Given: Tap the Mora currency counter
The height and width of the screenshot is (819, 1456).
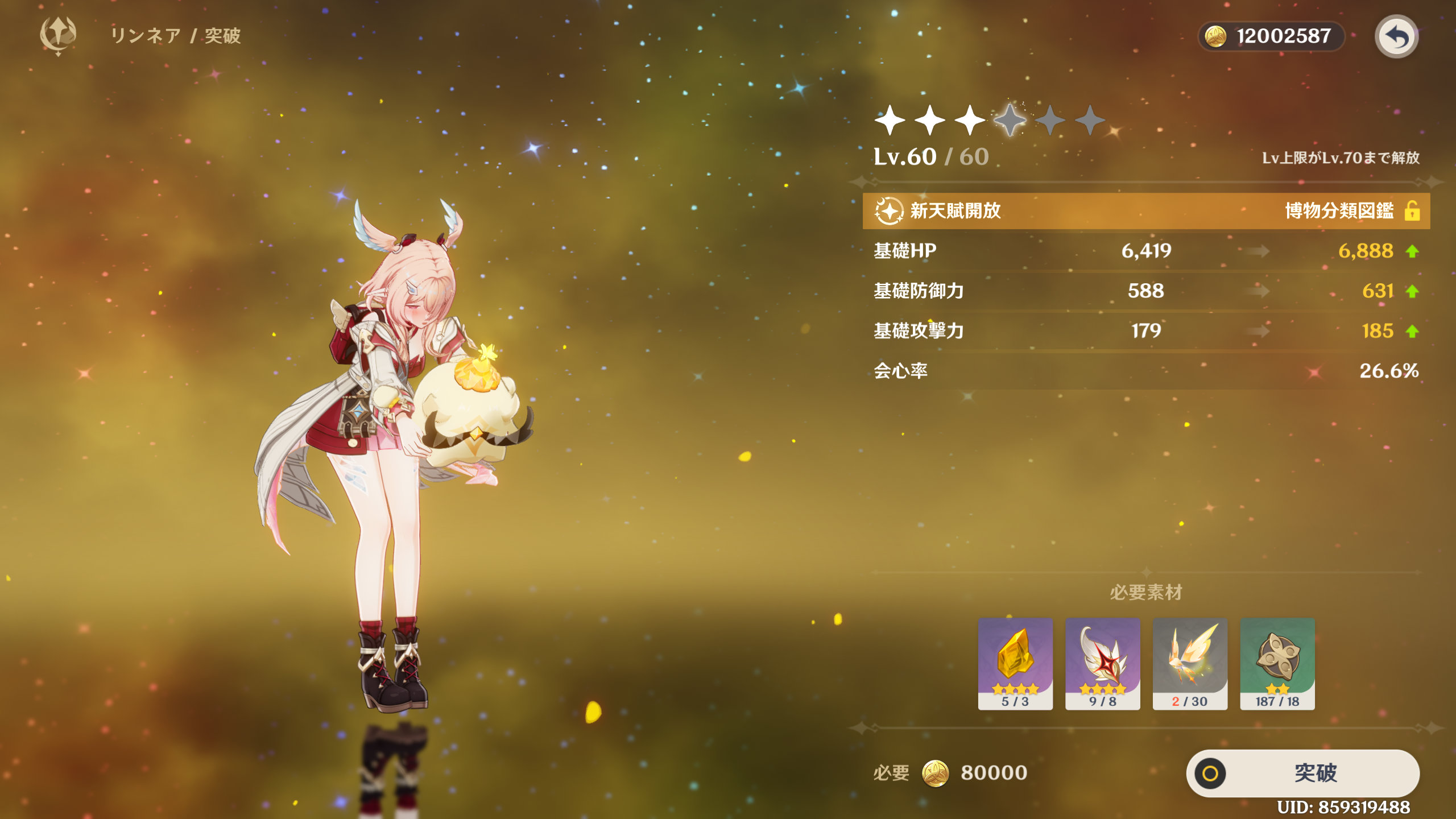Looking at the screenshot, I should click(1271, 36).
